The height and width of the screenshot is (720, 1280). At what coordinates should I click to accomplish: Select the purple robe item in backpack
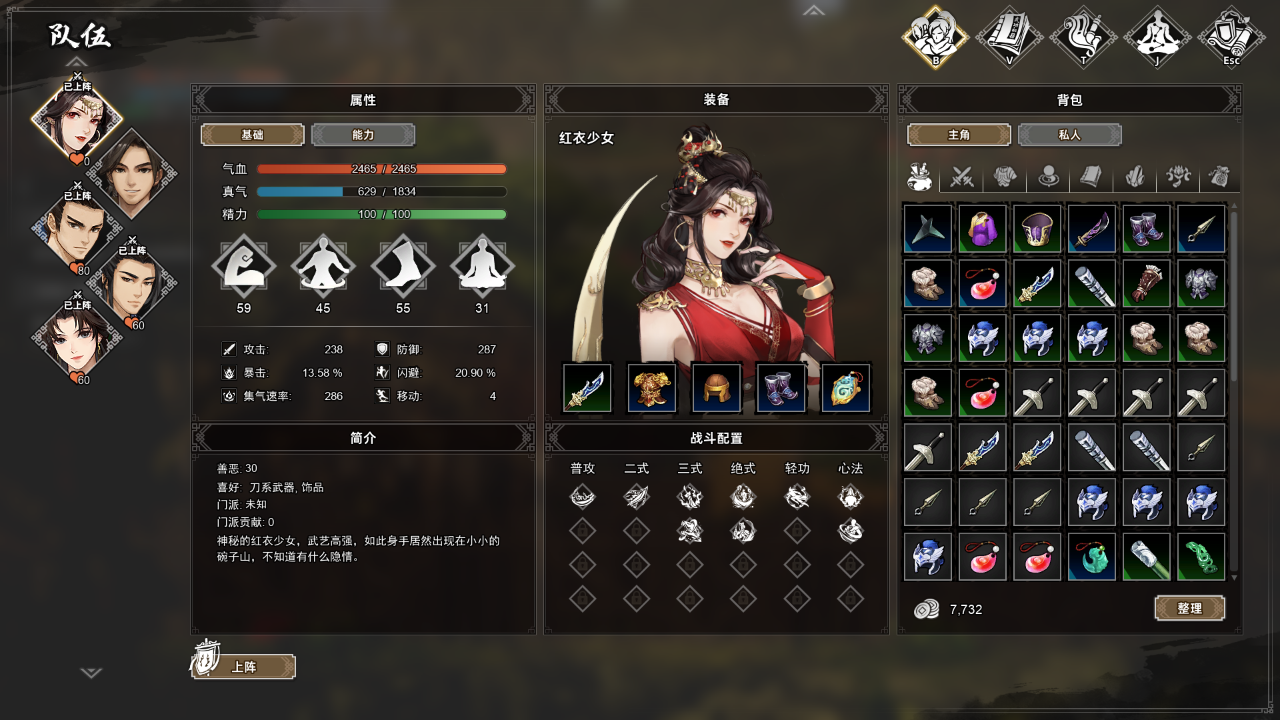(982, 229)
